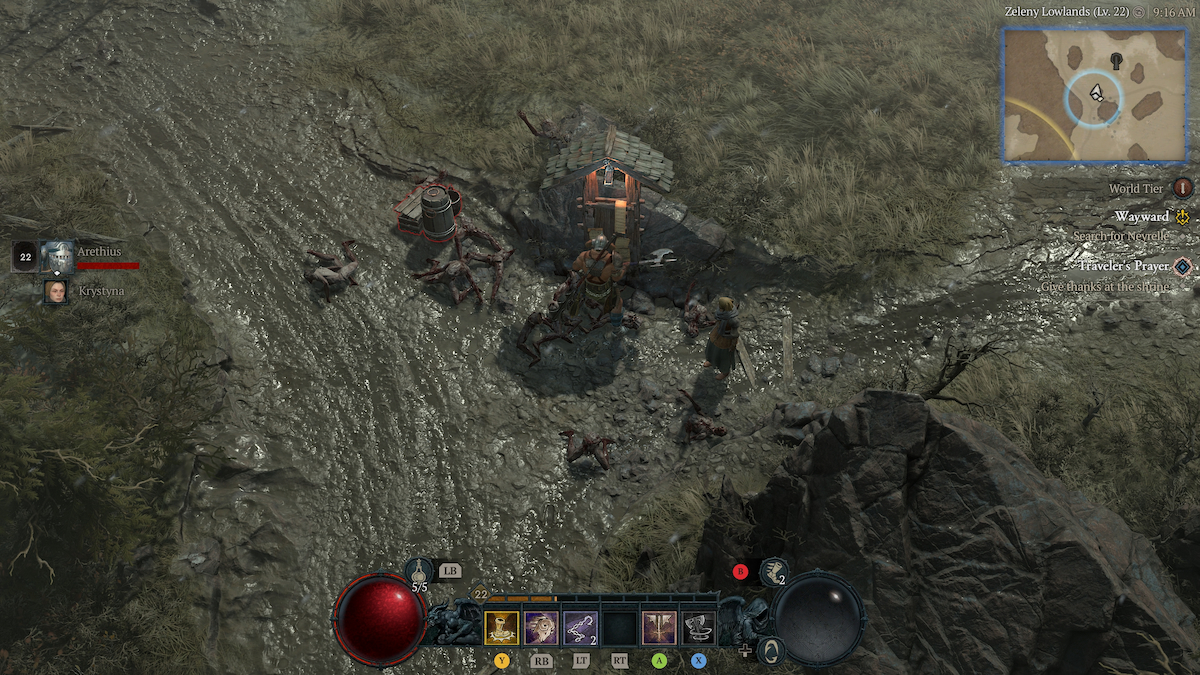Use the chain skill with 2 charges
Screen dimensions: 1200x675
(x=580, y=628)
